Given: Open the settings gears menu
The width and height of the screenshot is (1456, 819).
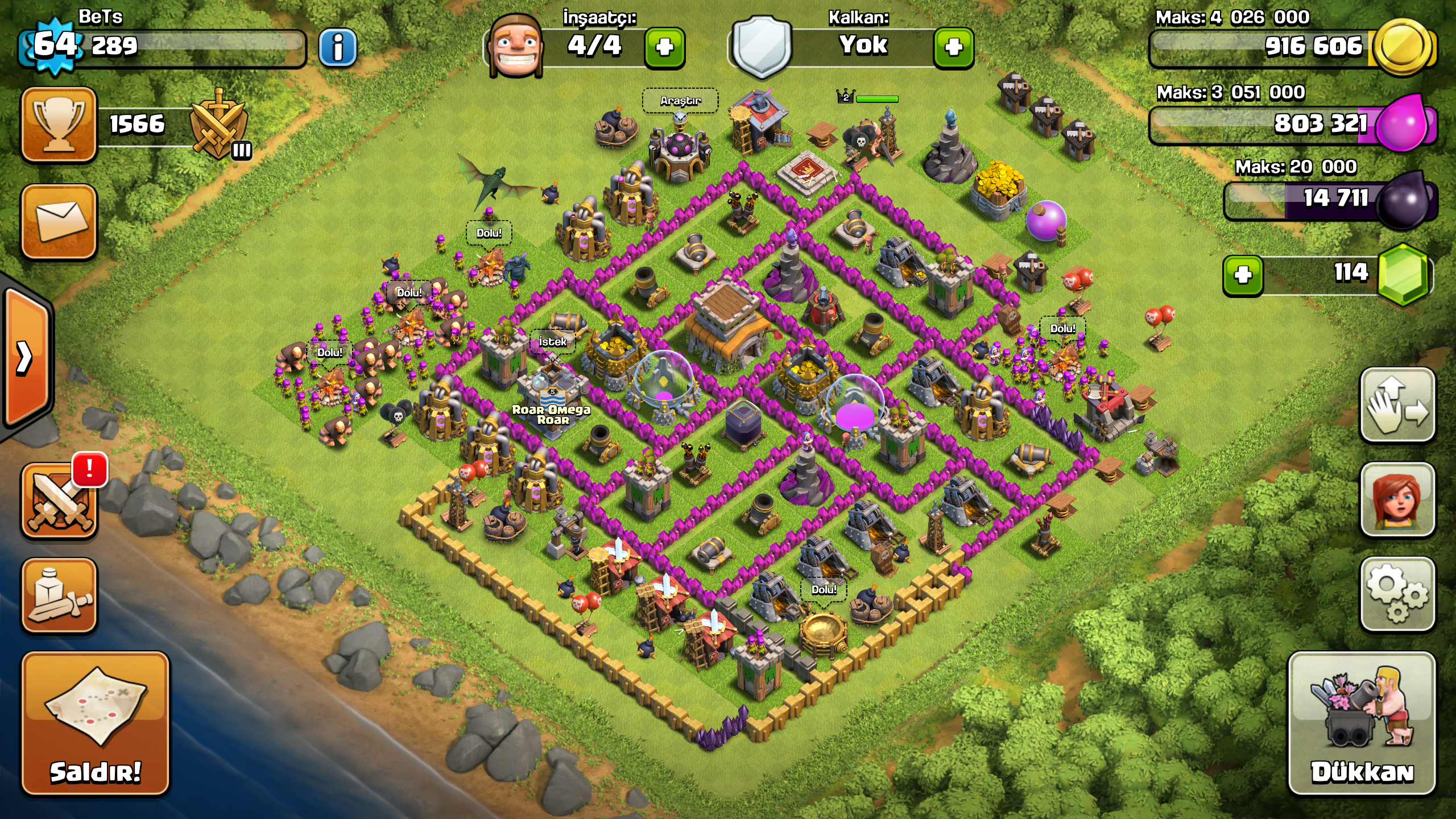Looking at the screenshot, I should click(x=1397, y=594).
